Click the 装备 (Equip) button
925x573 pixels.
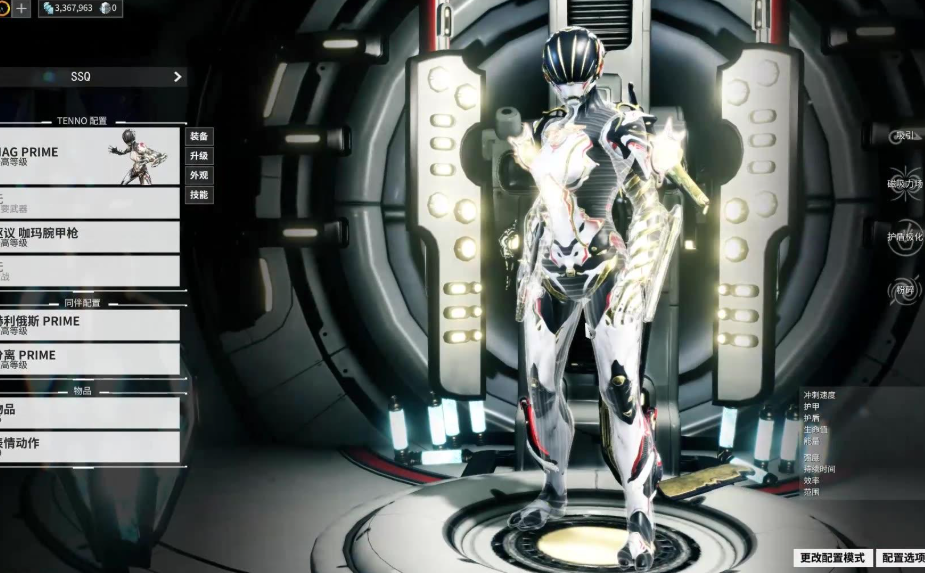tap(199, 136)
